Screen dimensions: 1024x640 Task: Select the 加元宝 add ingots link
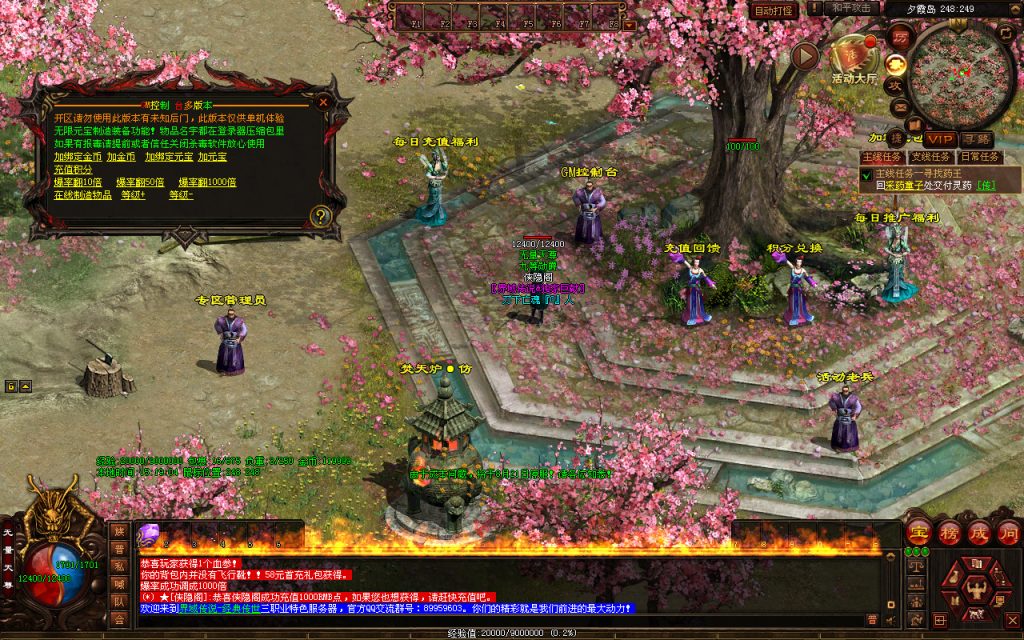pyautogui.click(x=212, y=156)
